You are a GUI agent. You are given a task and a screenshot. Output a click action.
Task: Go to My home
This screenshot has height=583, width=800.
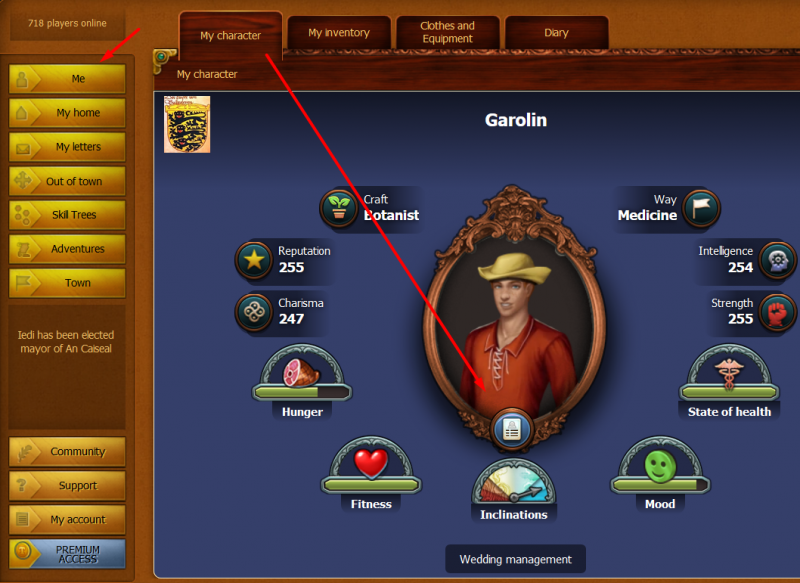(x=68, y=113)
